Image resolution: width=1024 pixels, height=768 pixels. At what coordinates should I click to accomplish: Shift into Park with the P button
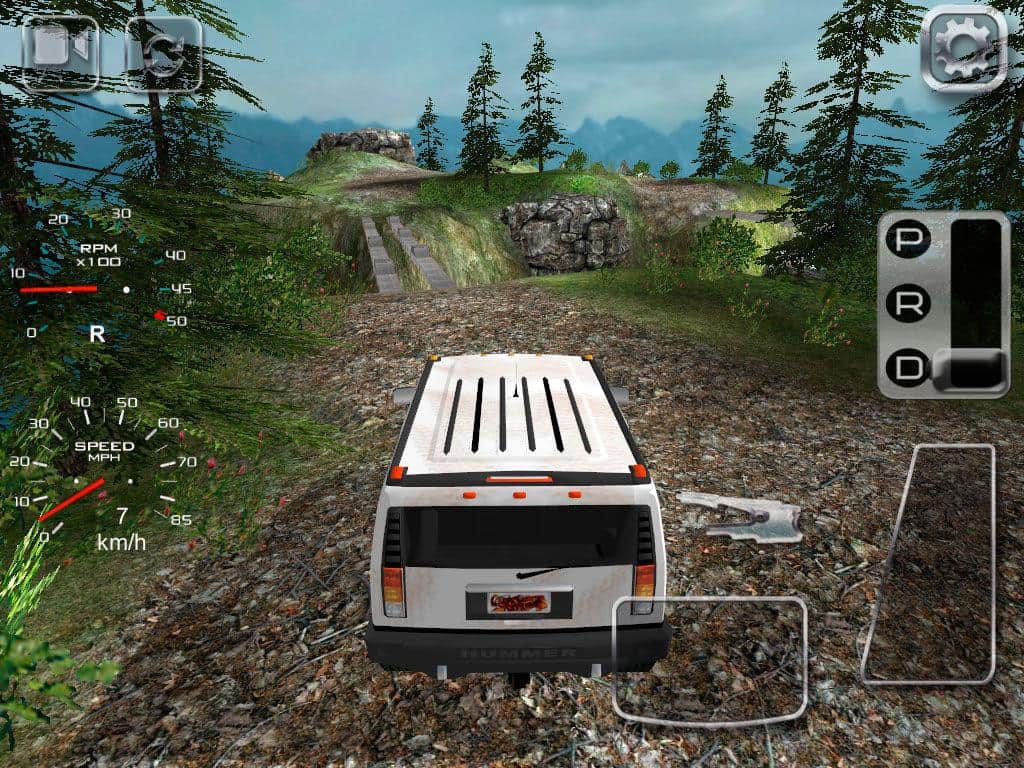tap(910, 240)
